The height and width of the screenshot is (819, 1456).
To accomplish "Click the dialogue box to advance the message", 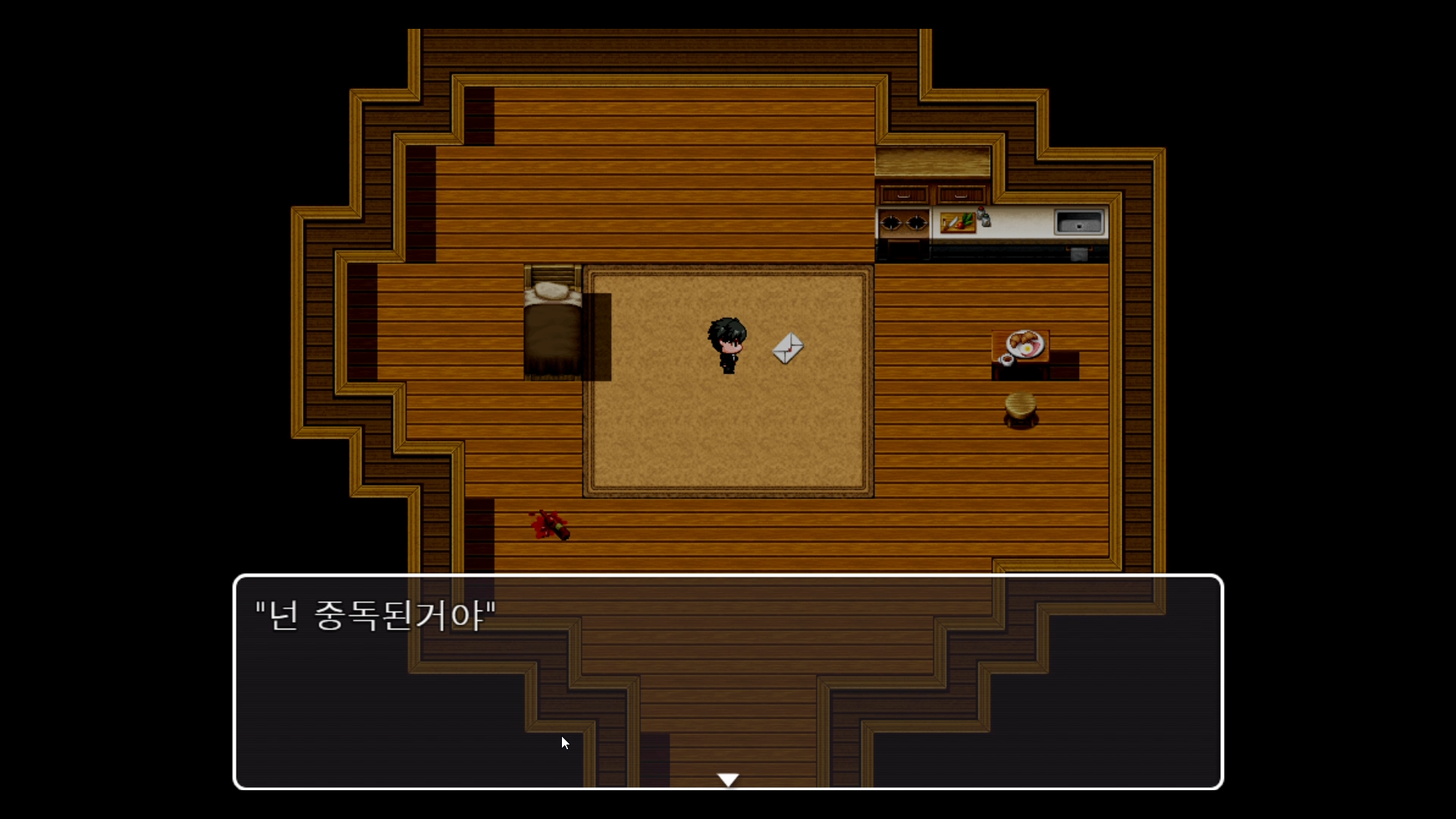I will coord(728,682).
